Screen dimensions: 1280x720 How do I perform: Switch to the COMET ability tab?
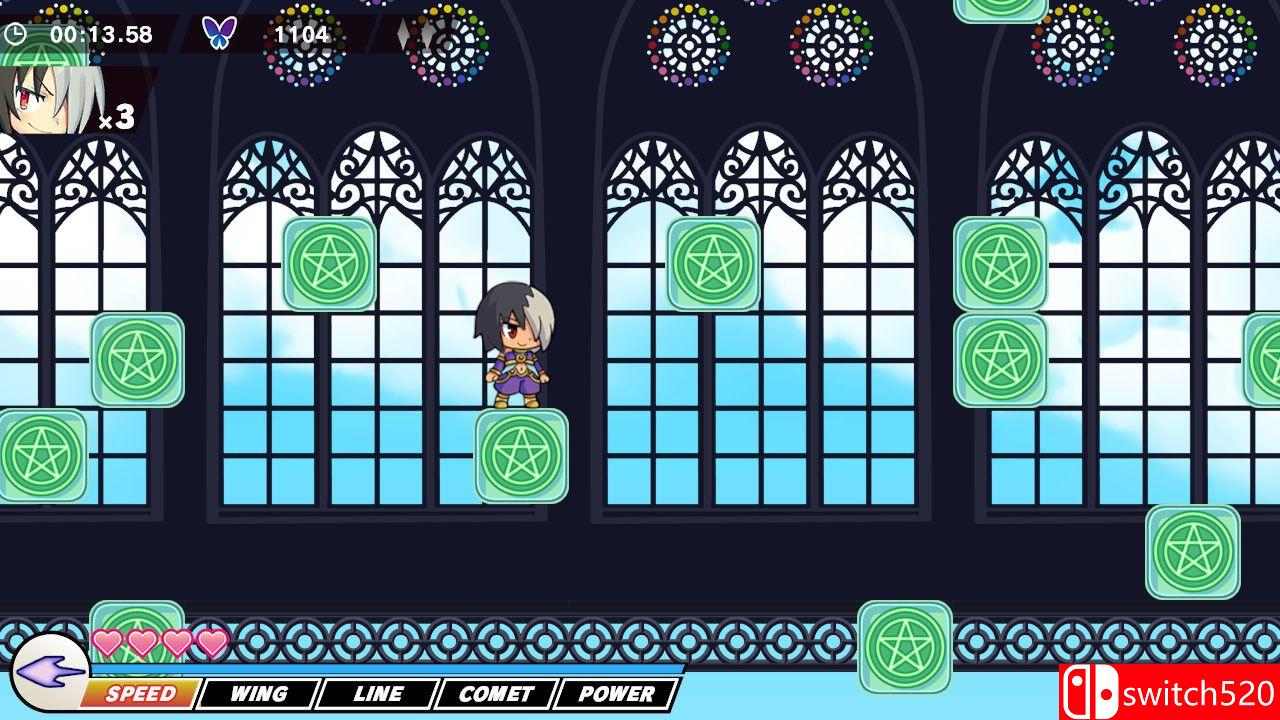(498, 692)
